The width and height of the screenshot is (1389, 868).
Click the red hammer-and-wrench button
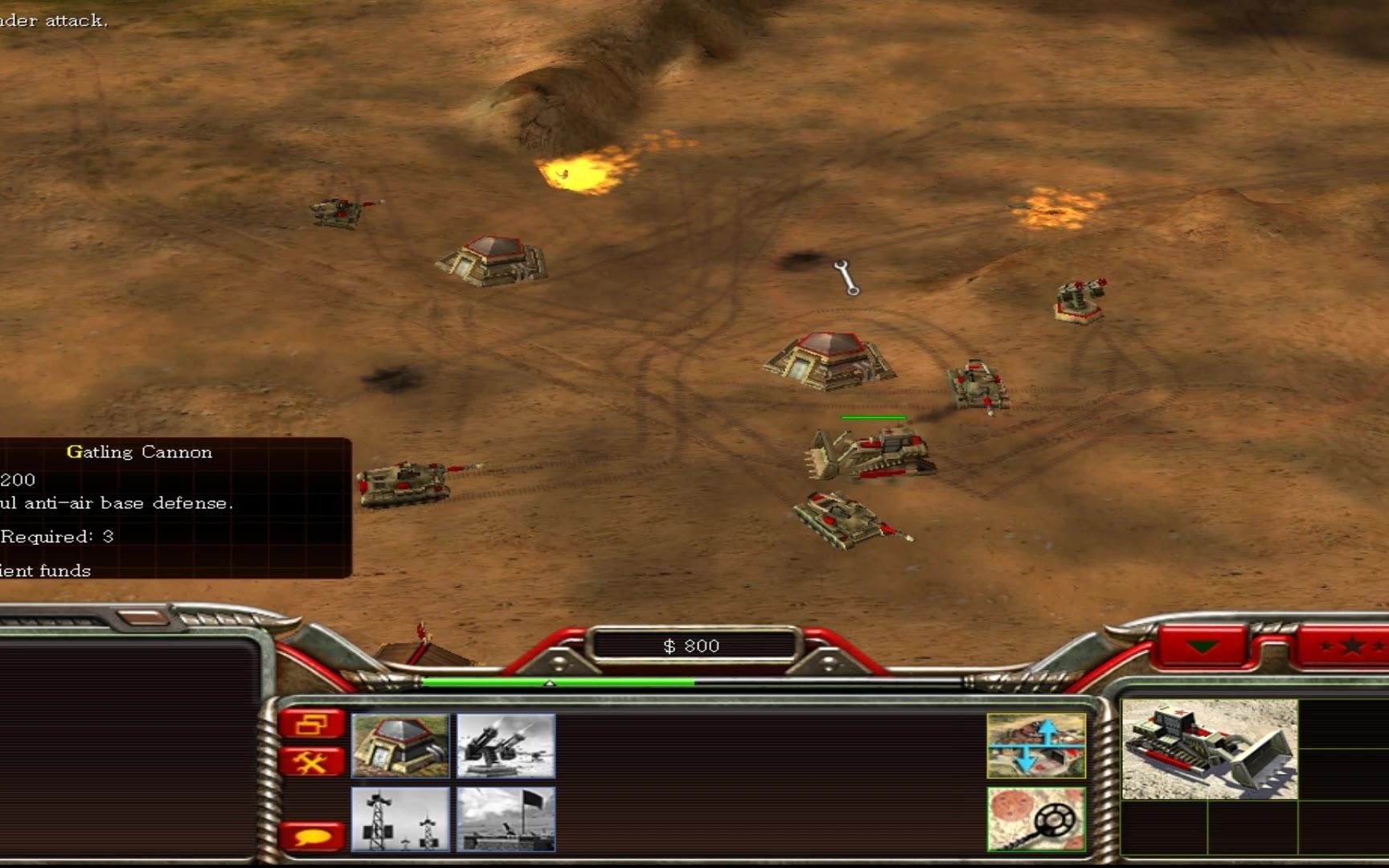[x=312, y=760]
